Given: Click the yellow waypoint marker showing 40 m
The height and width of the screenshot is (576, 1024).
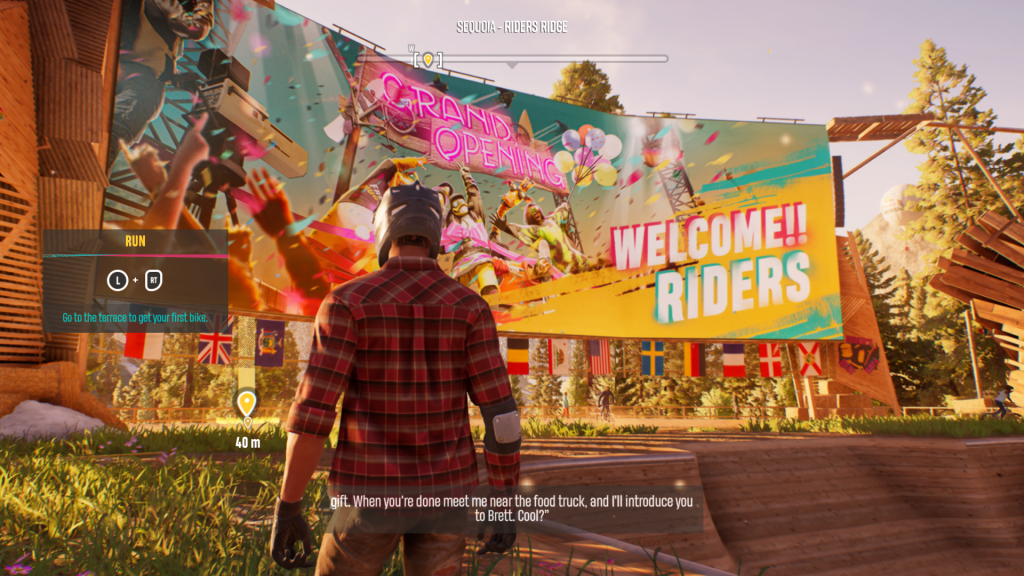Looking at the screenshot, I should (246, 404).
